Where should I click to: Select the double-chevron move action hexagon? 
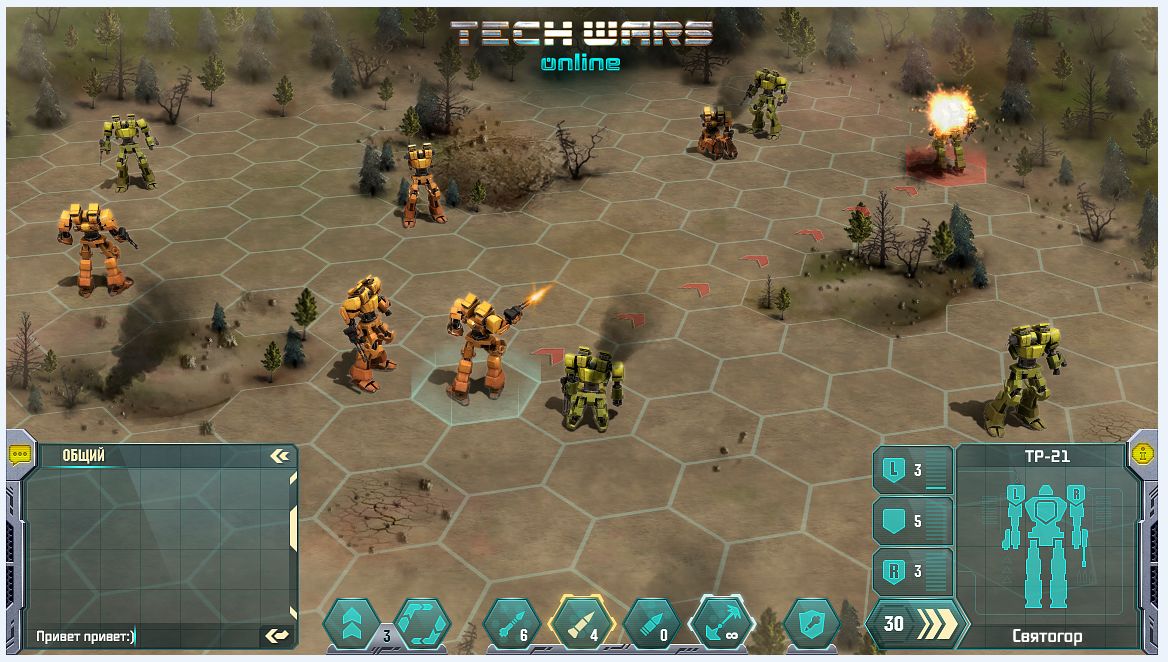pyautogui.click(x=350, y=623)
